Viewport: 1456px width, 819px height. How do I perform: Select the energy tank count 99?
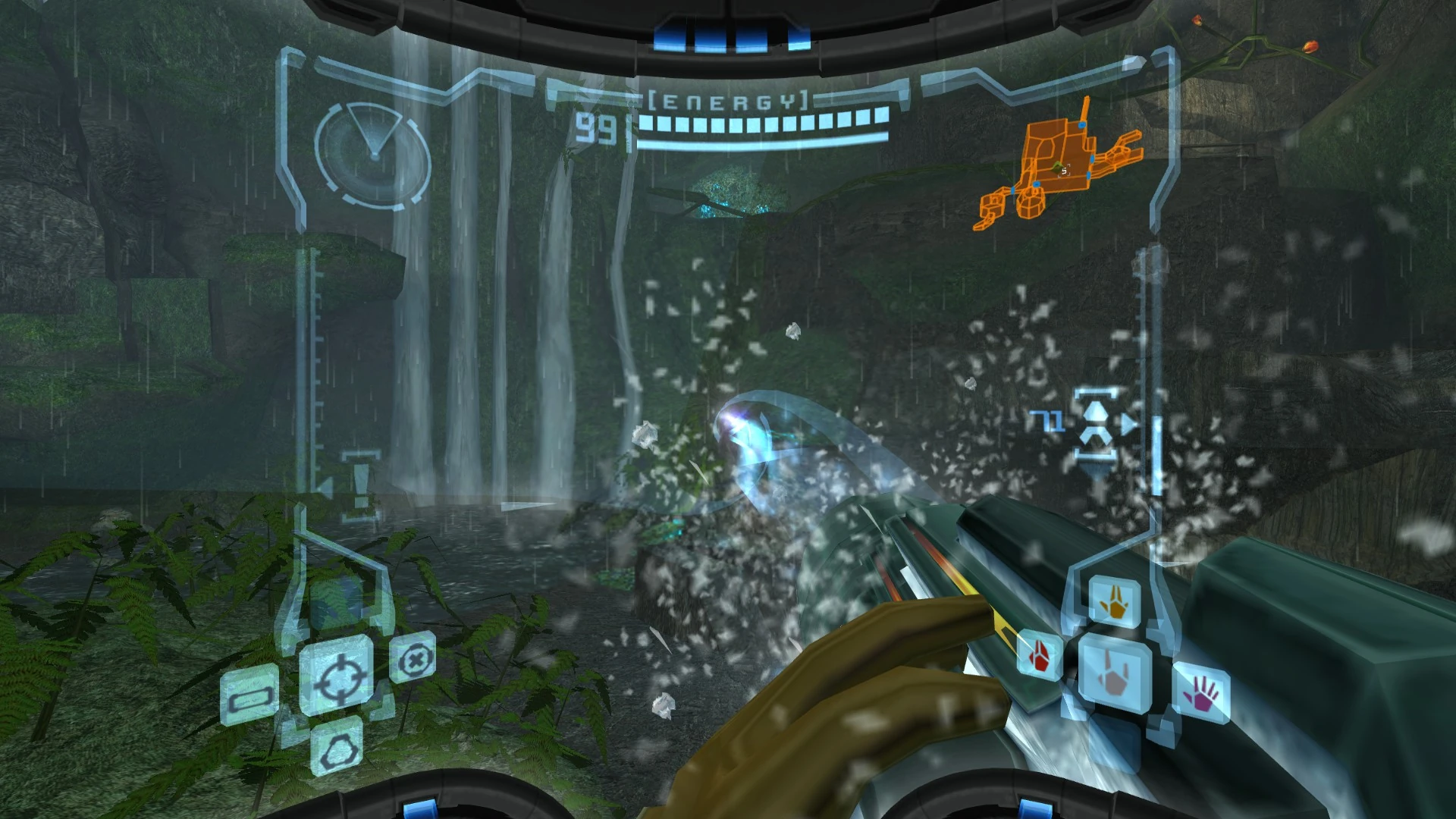pos(598,125)
